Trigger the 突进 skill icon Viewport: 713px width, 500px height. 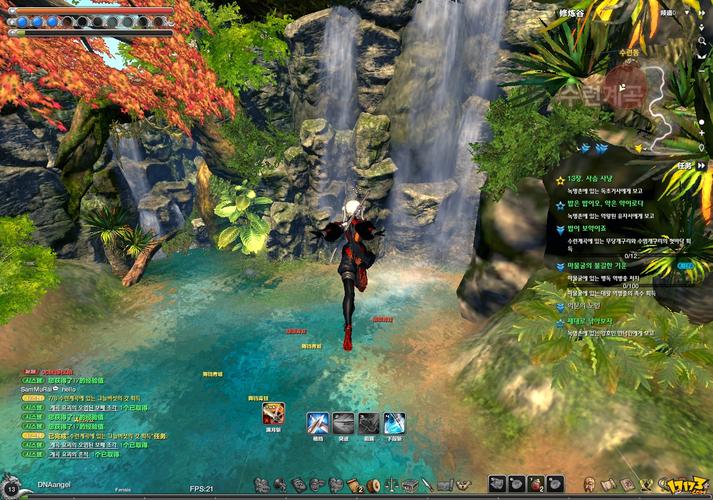(x=344, y=423)
